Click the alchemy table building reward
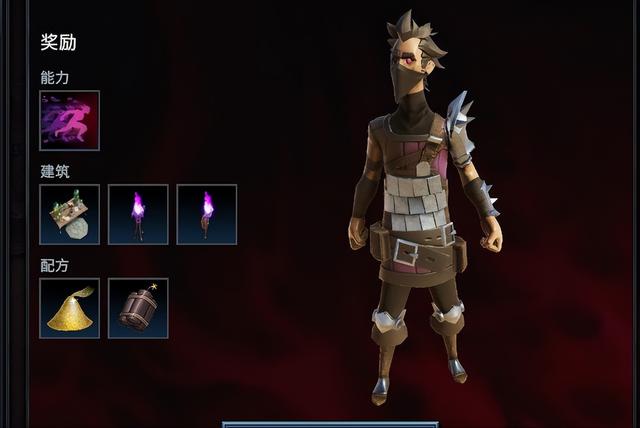640x428 pixels. pos(70,214)
